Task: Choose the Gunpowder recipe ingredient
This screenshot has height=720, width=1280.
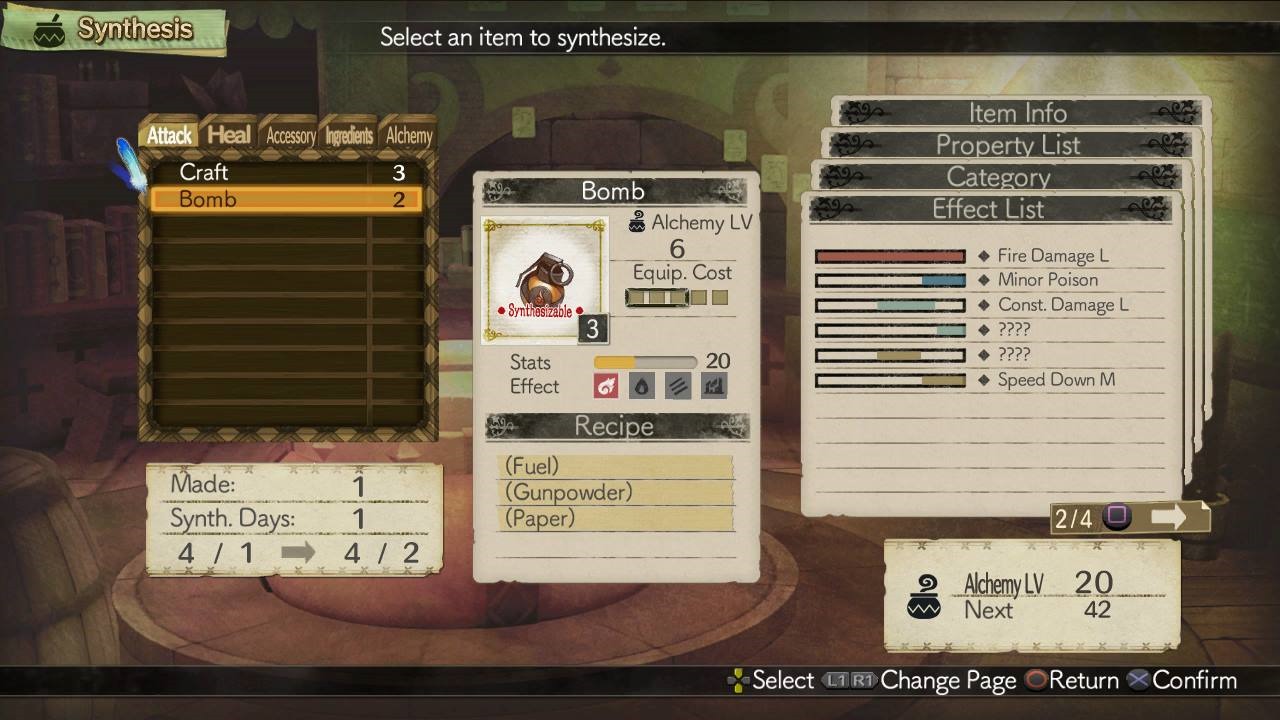Action: coord(614,492)
